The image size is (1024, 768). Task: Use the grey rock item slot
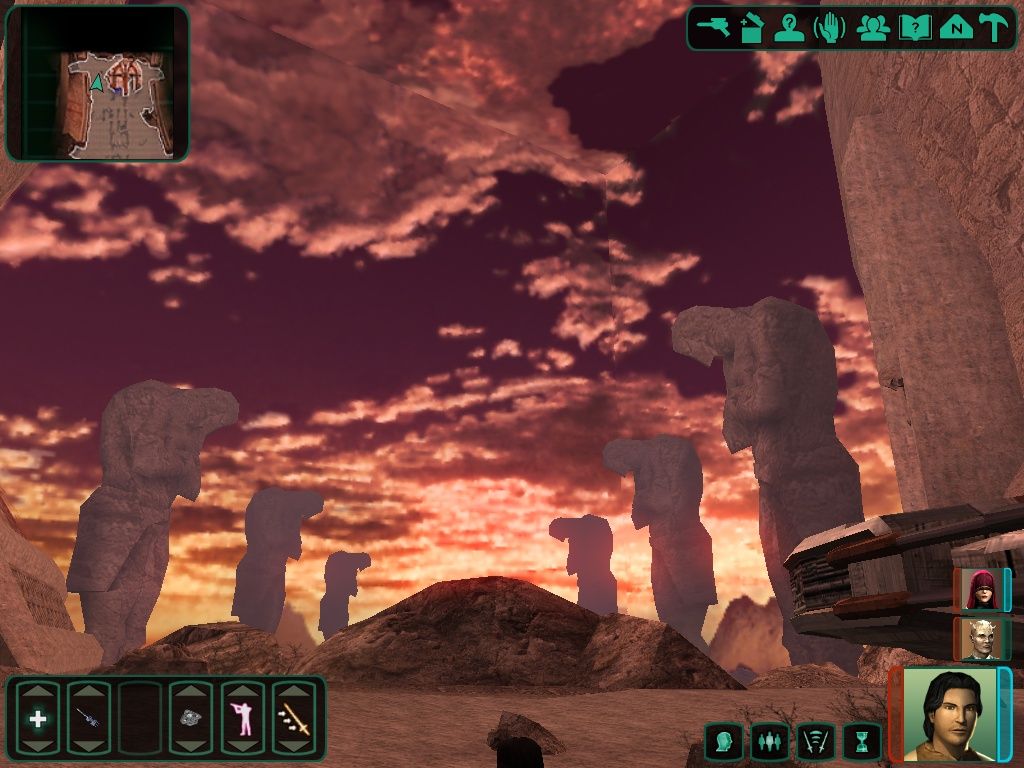[190, 718]
